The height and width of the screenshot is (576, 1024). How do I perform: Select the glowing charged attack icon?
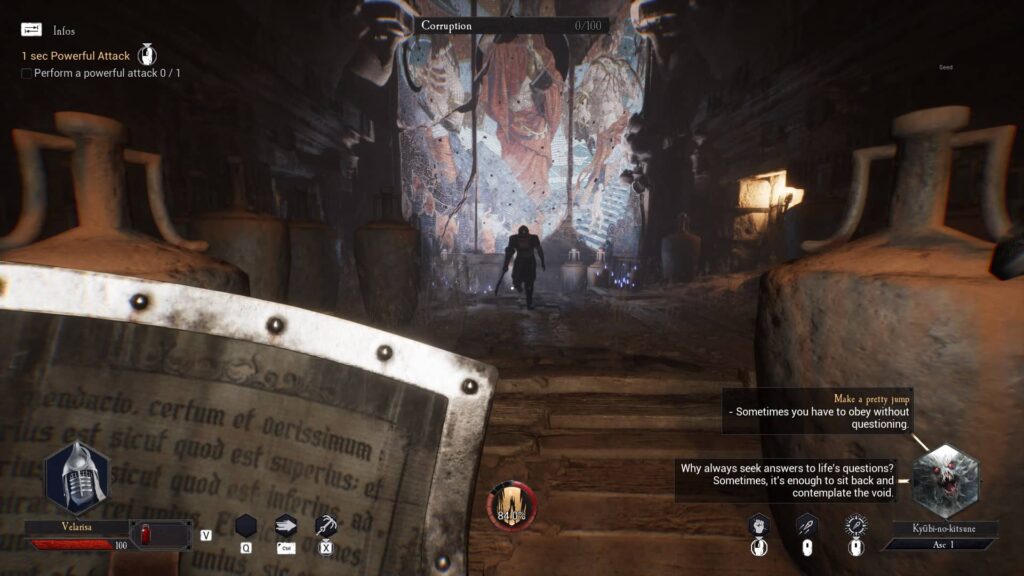pos(855,525)
